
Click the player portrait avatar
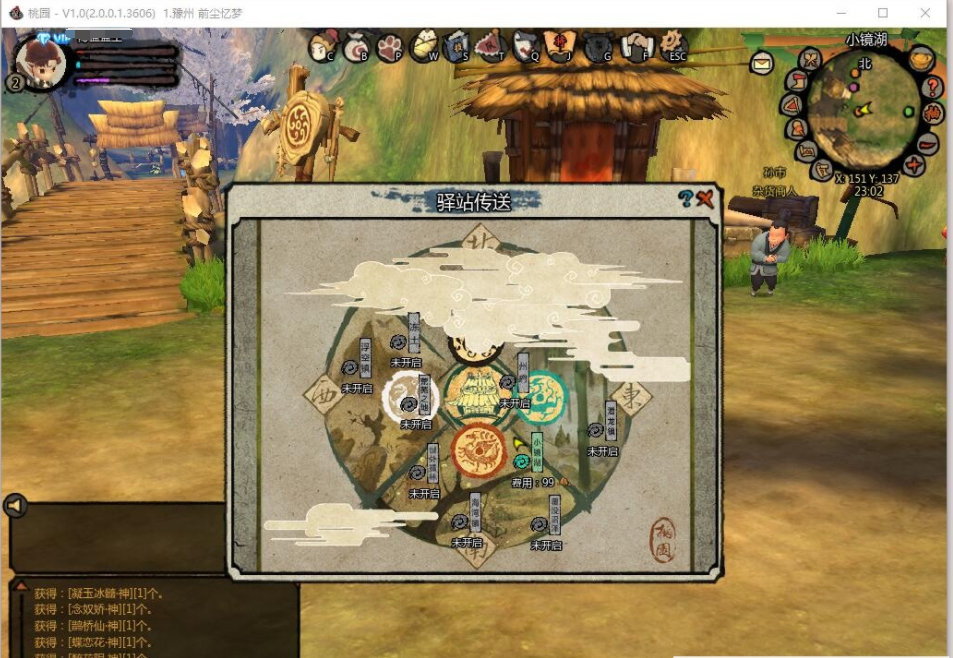click(40, 62)
